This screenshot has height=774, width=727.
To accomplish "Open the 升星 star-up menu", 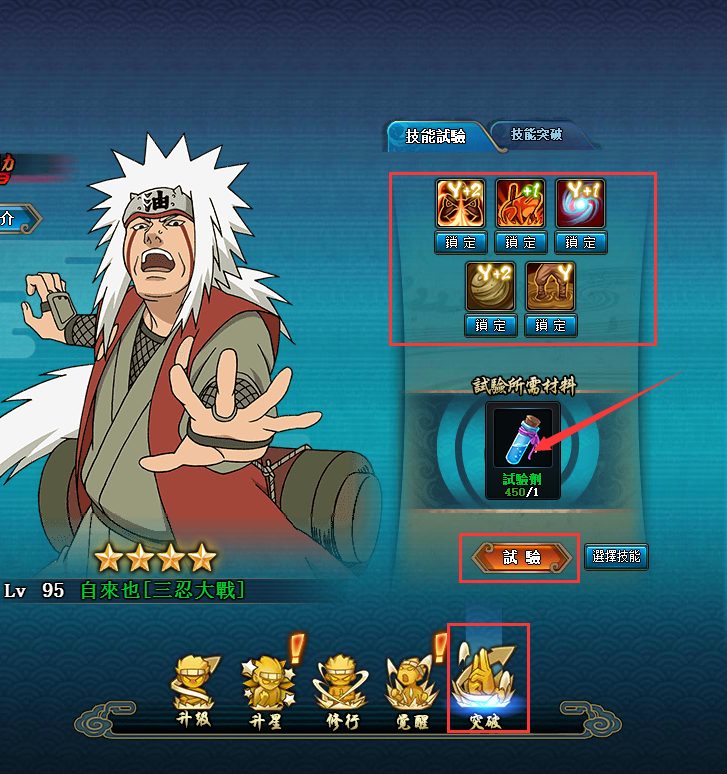I will point(267,691).
